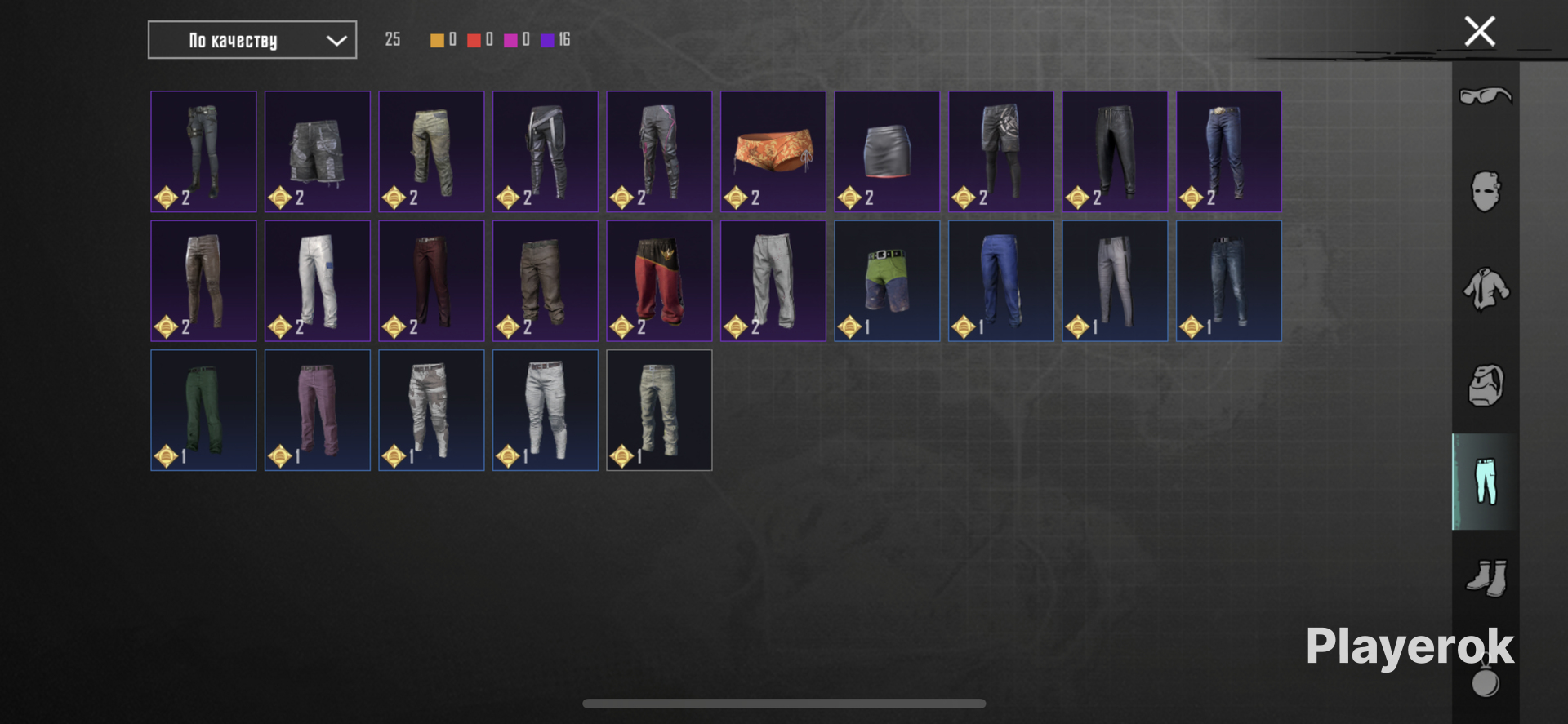
Task: Open the jacket clothing category tab
Action: coord(1485,289)
